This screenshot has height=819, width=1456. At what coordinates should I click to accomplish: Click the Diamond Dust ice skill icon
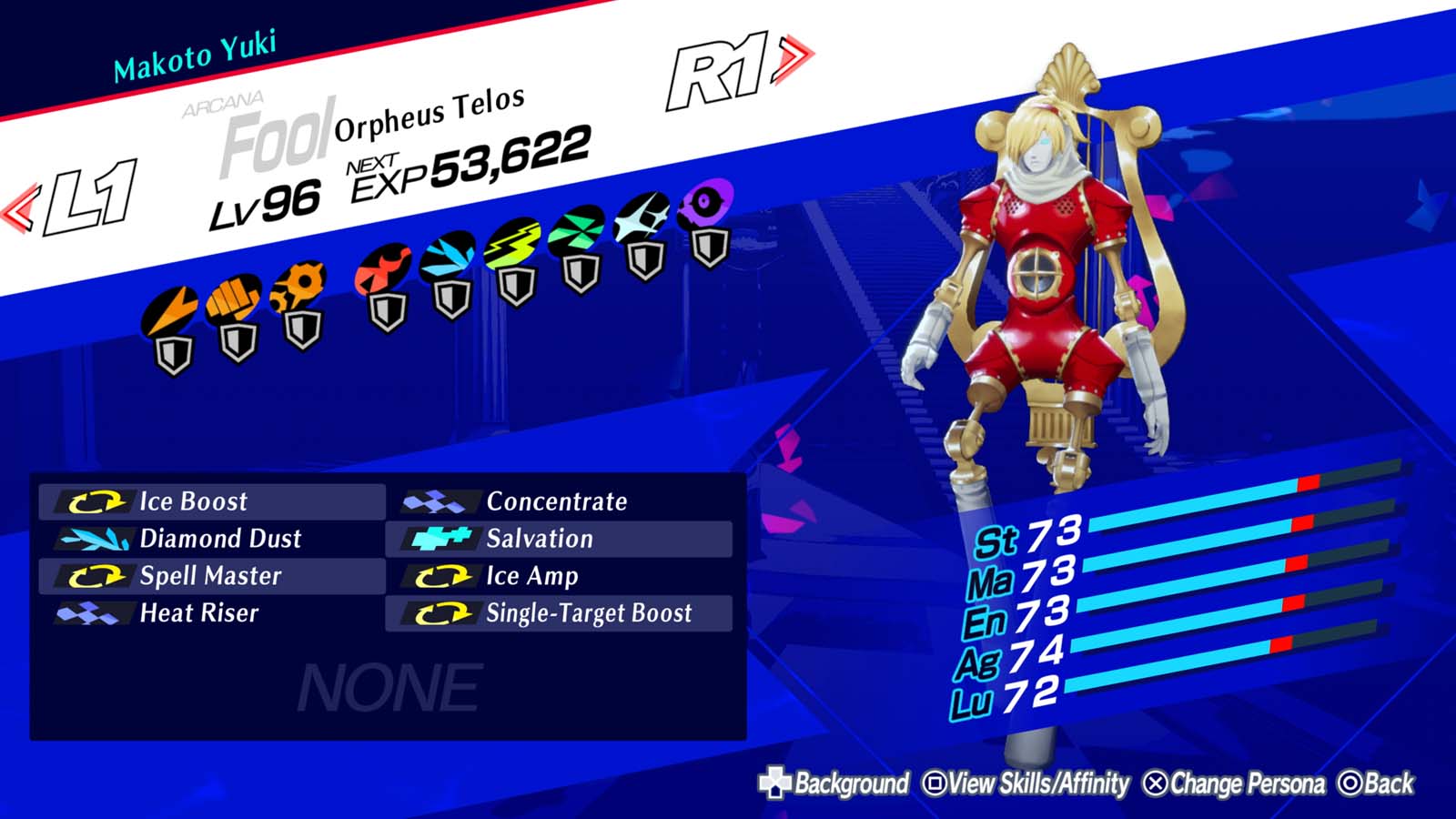(x=96, y=539)
